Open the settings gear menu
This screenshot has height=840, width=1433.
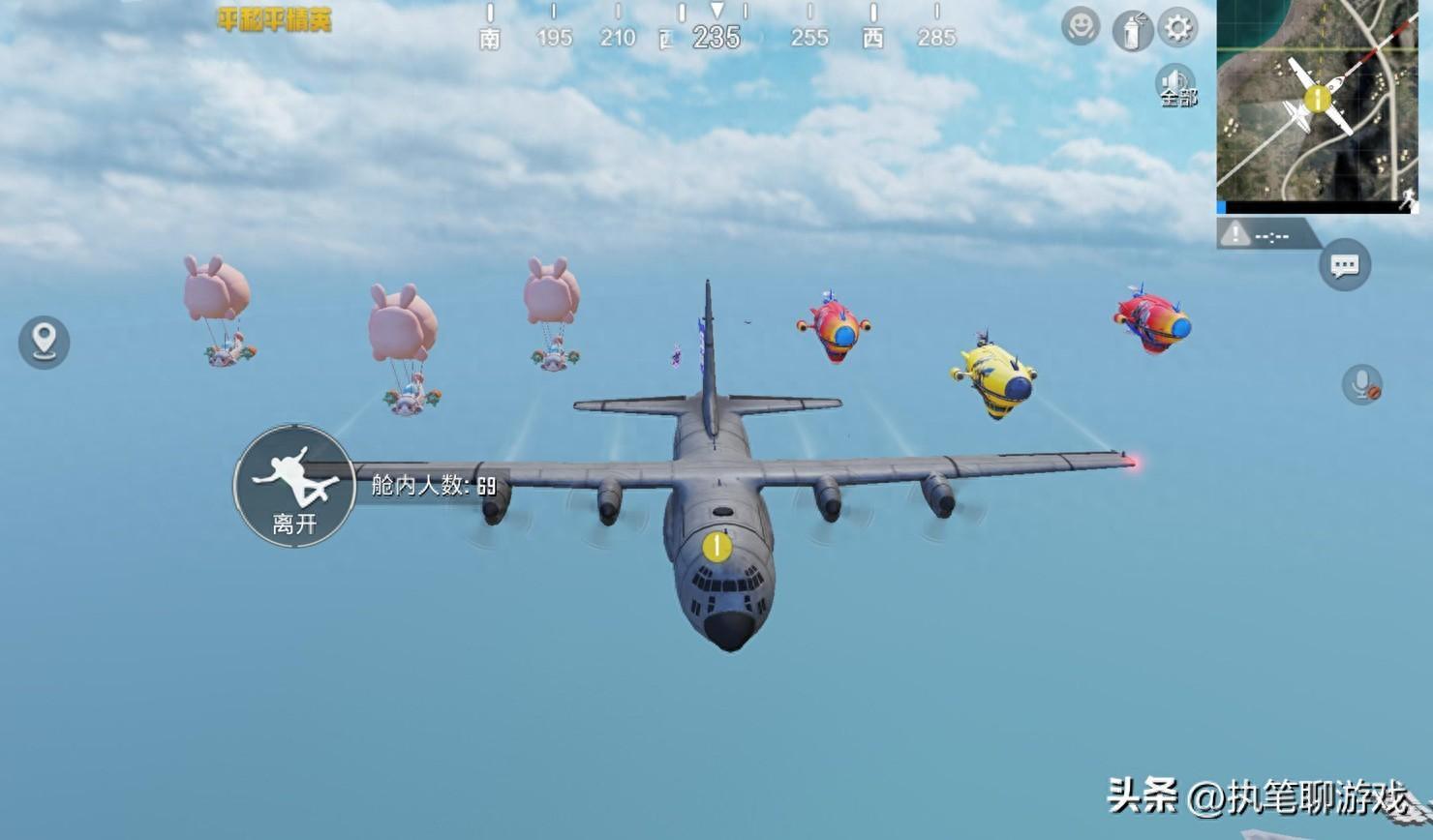tap(1178, 27)
